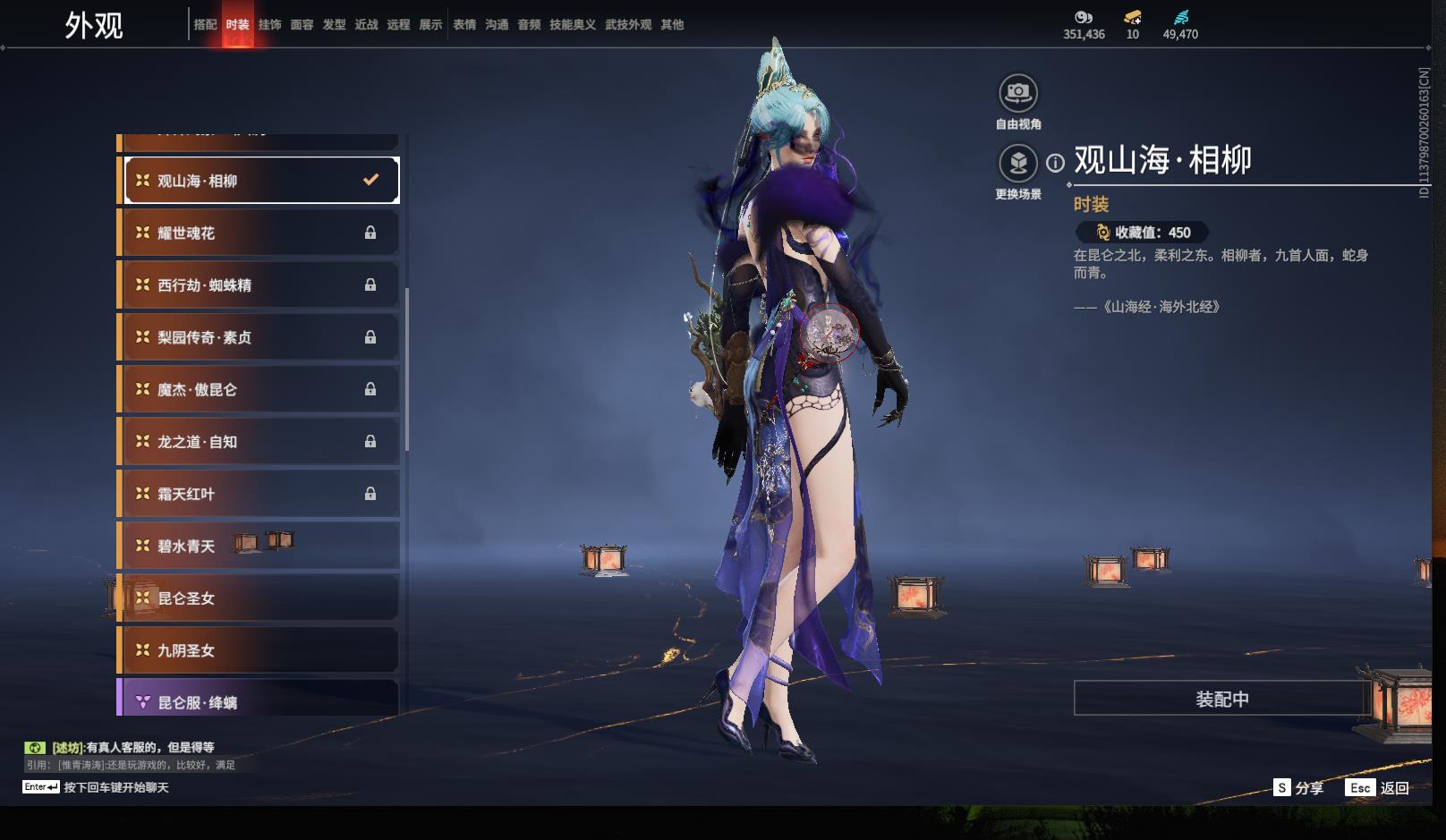
Task: Select the 霜天红叶 outfit entry
Action: click(259, 494)
